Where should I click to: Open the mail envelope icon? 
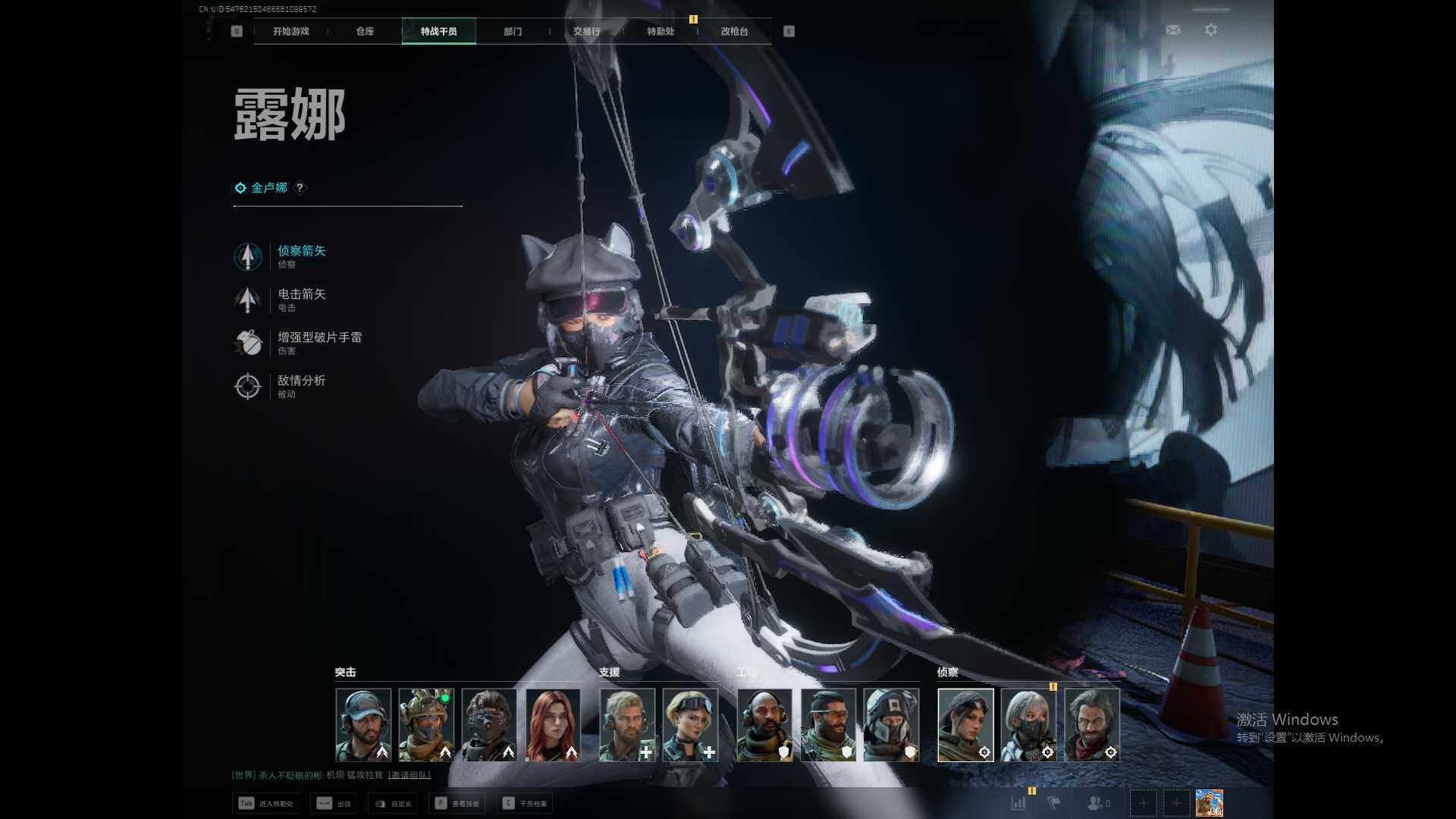pyautogui.click(x=1173, y=30)
